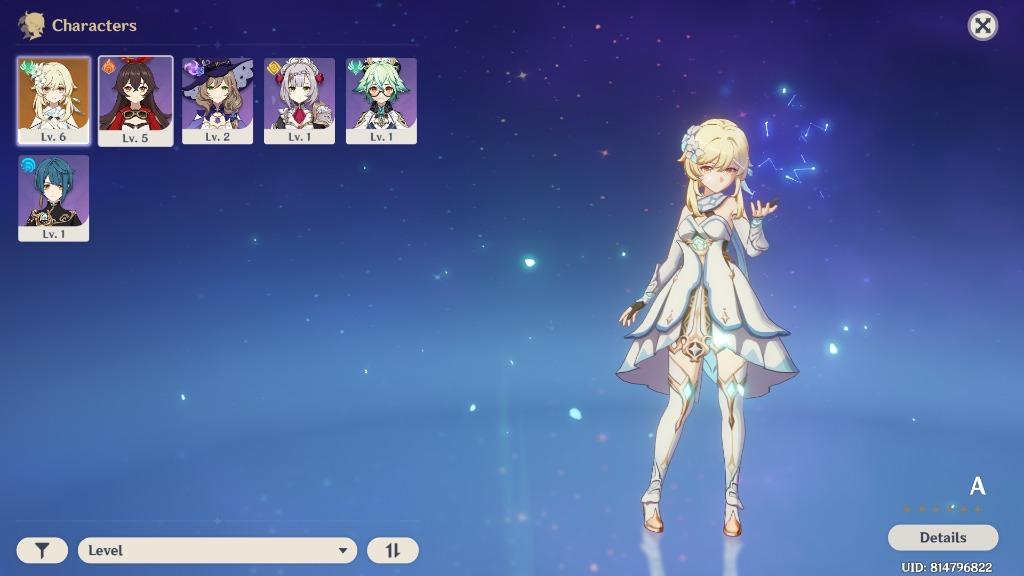Select the blonde Traveler Lv. 6 portrait

[x=54, y=100]
